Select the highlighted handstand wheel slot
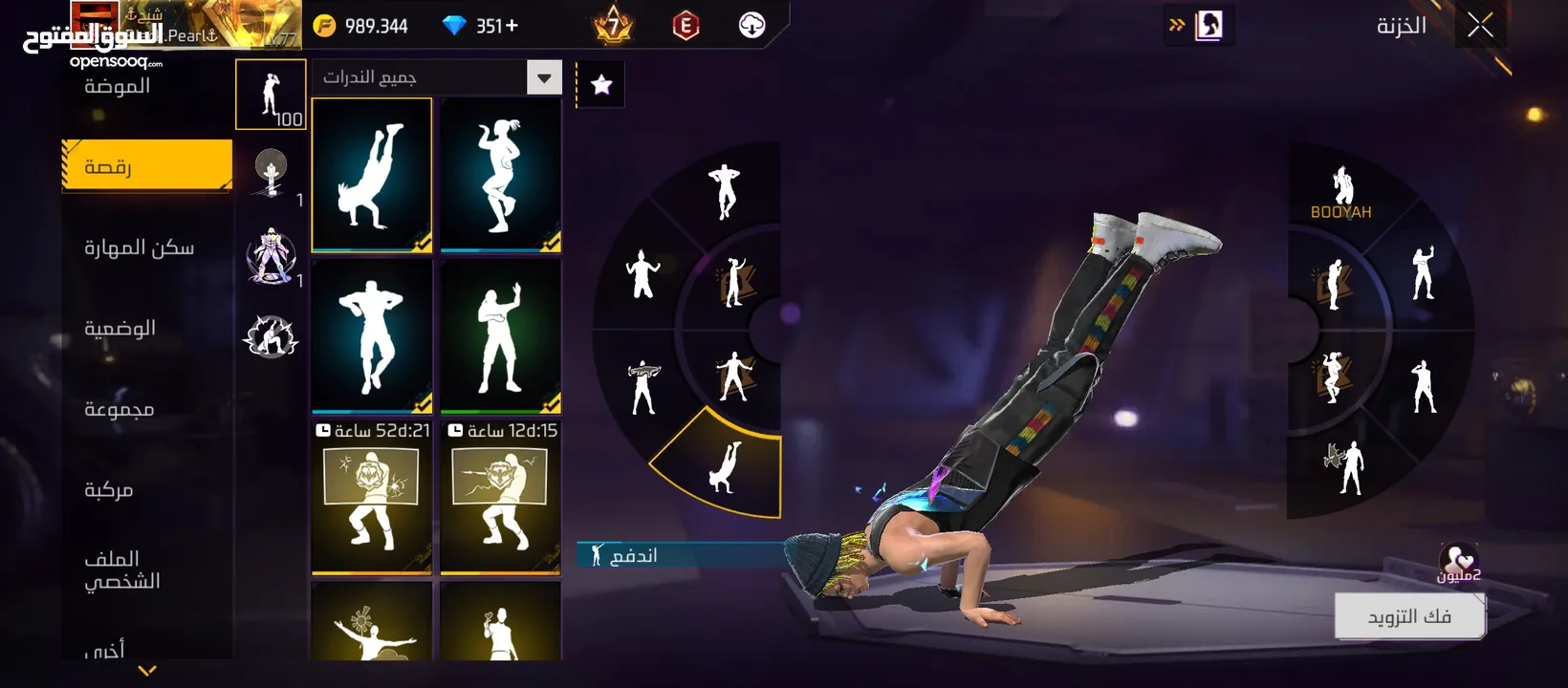This screenshot has width=1568, height=688. point(724,466)
